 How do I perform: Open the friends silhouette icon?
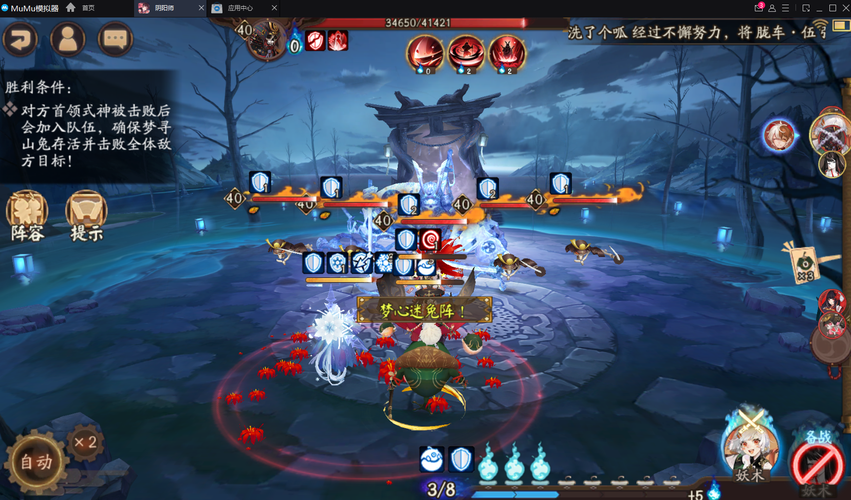[68, 39]
